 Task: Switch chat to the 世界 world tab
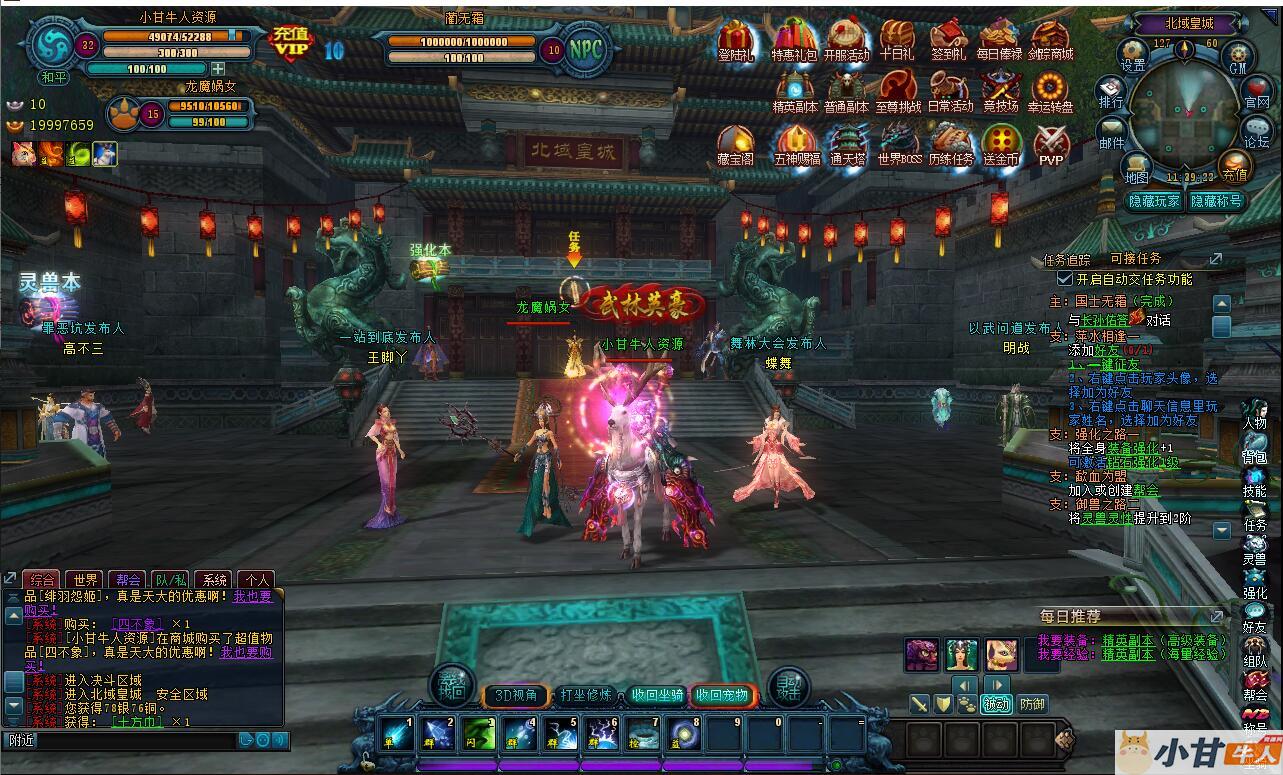tap(86, 579)
